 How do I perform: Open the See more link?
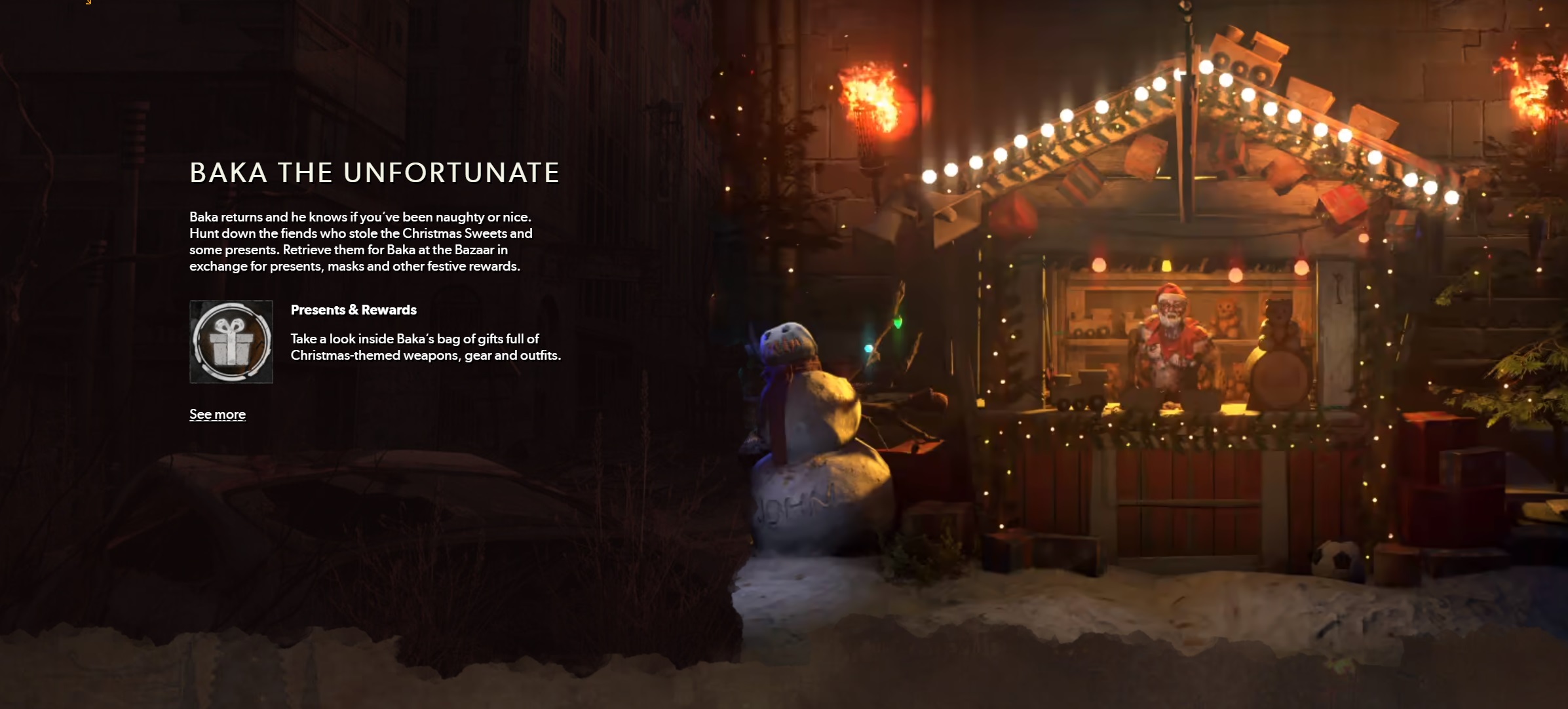[x=218, y=414]
